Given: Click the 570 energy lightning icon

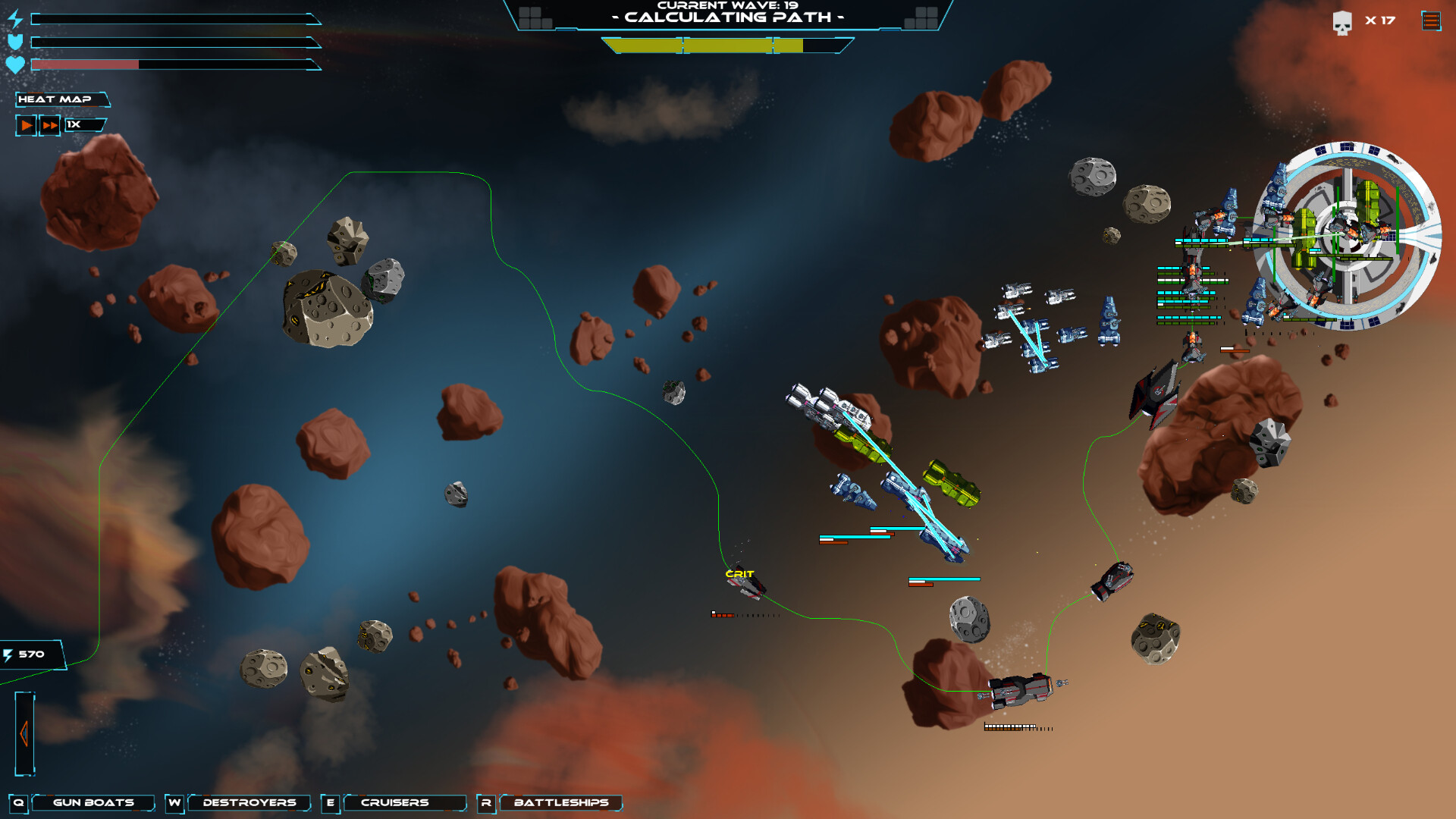Looking at the screenshot, I should (x=8, y=654).
